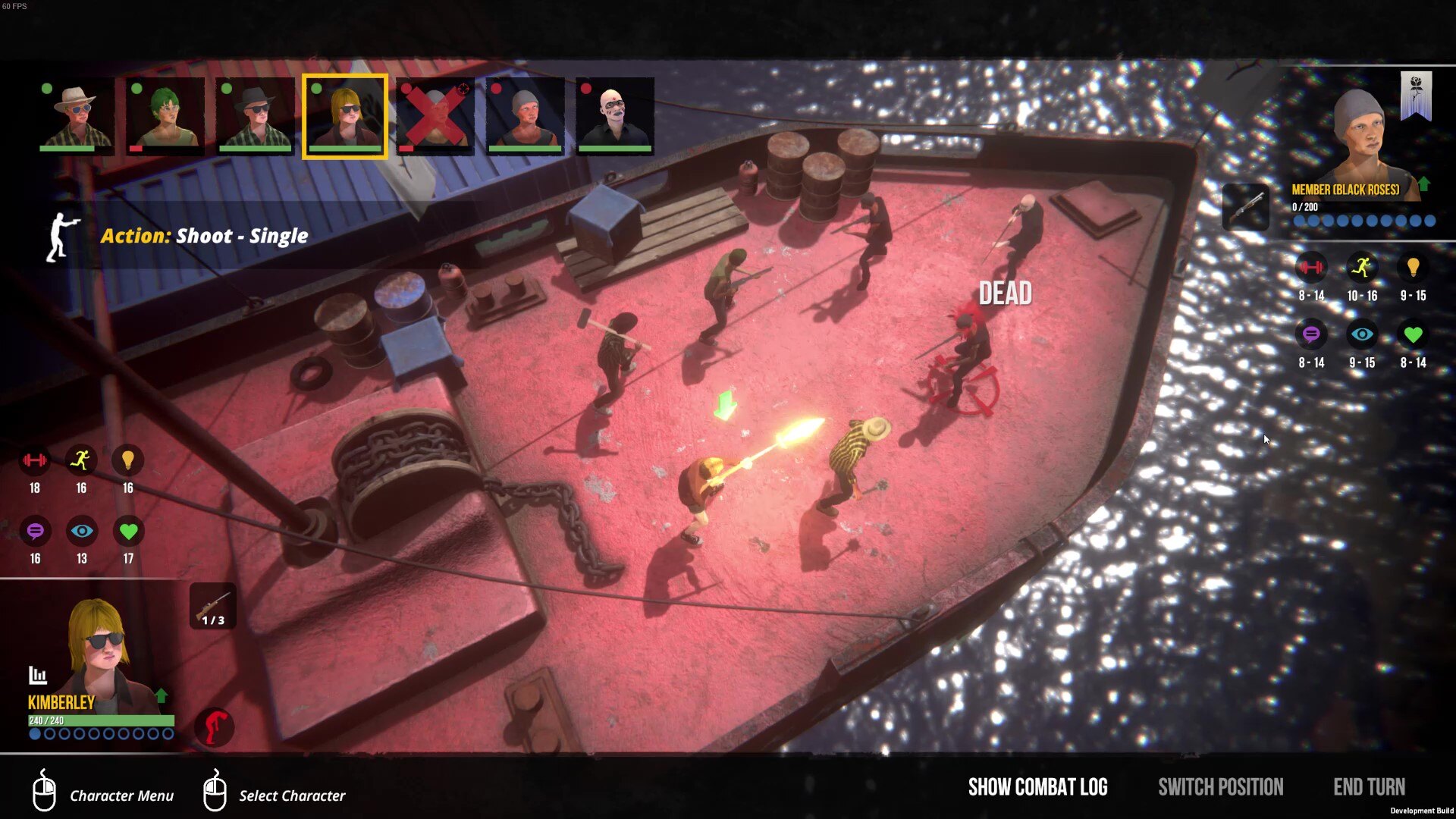Click Switch Position

1220,787
